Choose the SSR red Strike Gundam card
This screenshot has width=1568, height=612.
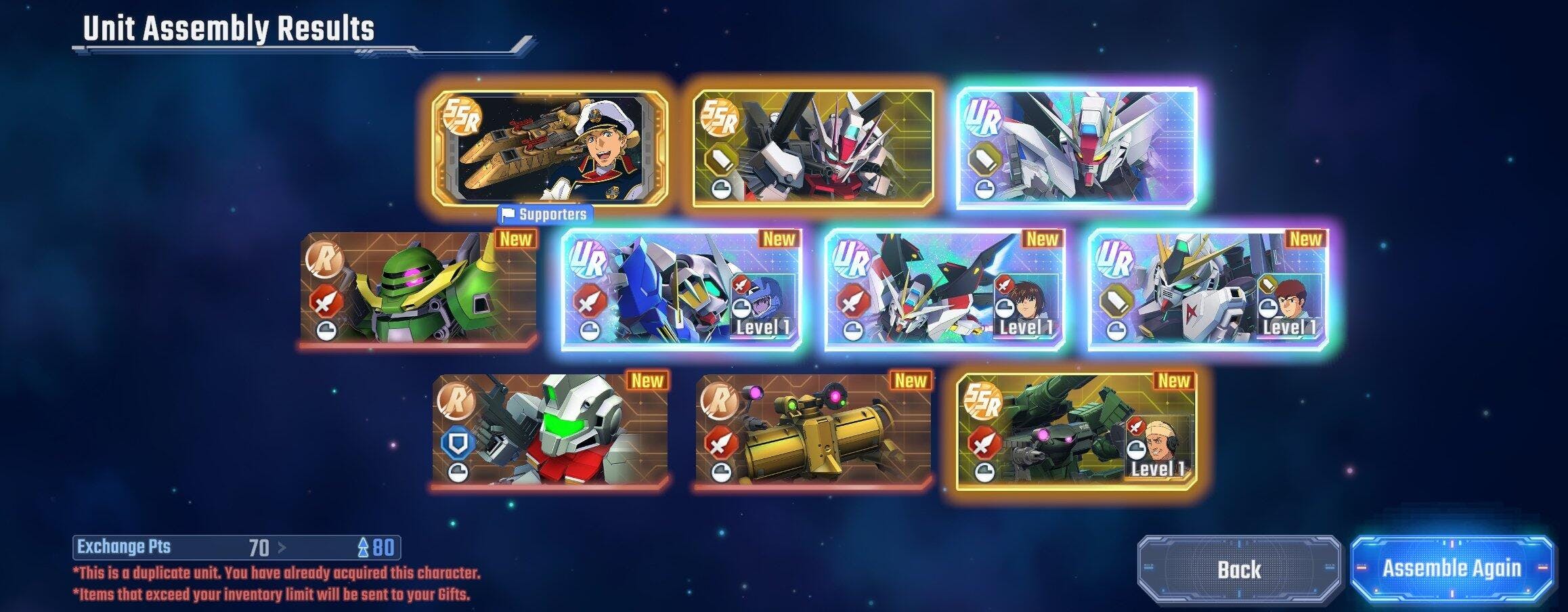click(812, 148)
